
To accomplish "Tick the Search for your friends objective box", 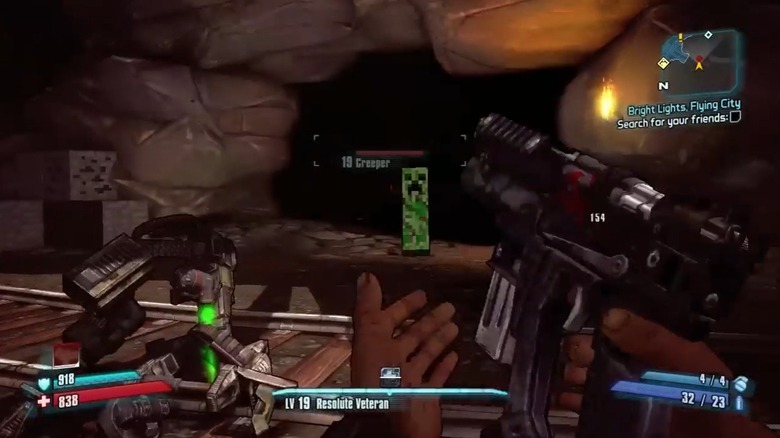I will [735, 116].
